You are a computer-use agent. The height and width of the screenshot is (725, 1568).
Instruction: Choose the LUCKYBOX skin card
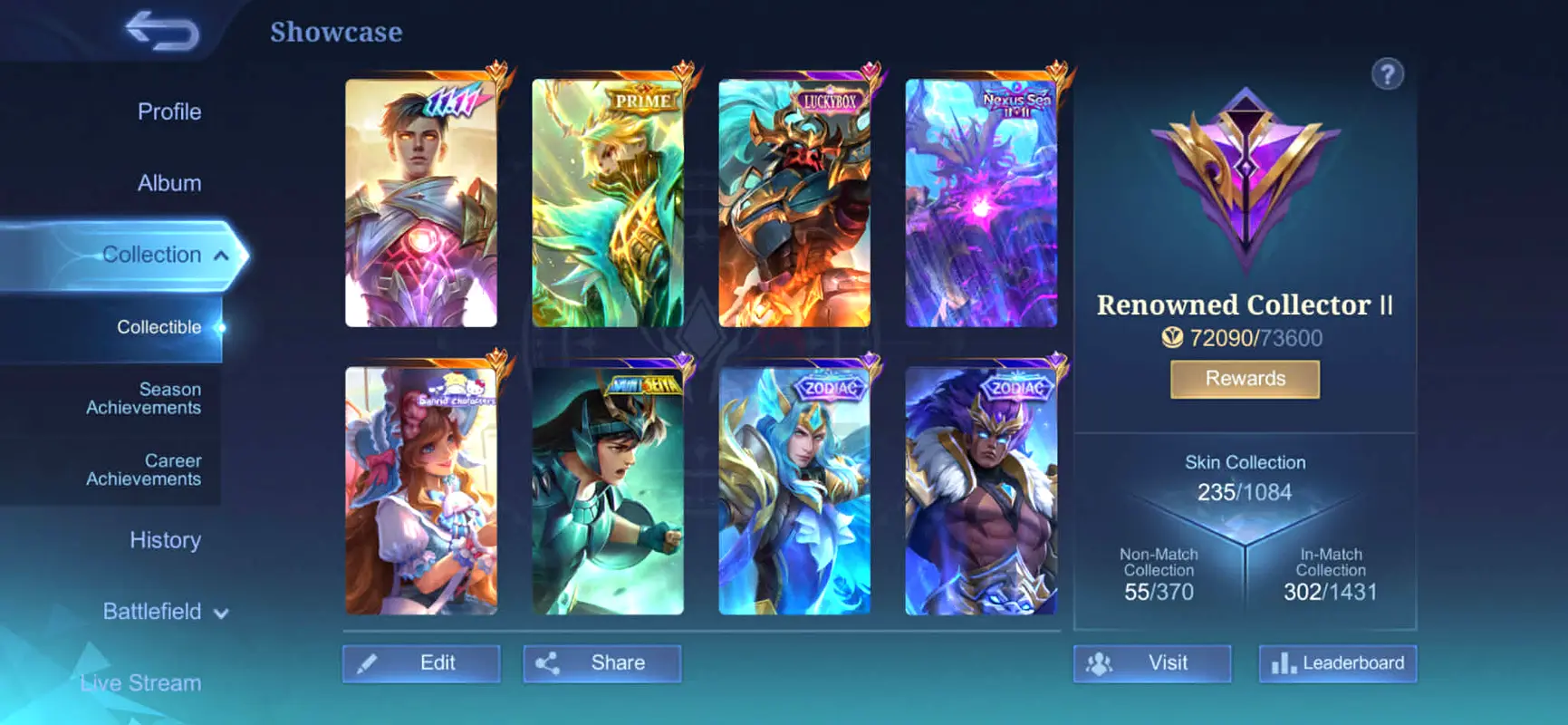click(x=794, y=203)
